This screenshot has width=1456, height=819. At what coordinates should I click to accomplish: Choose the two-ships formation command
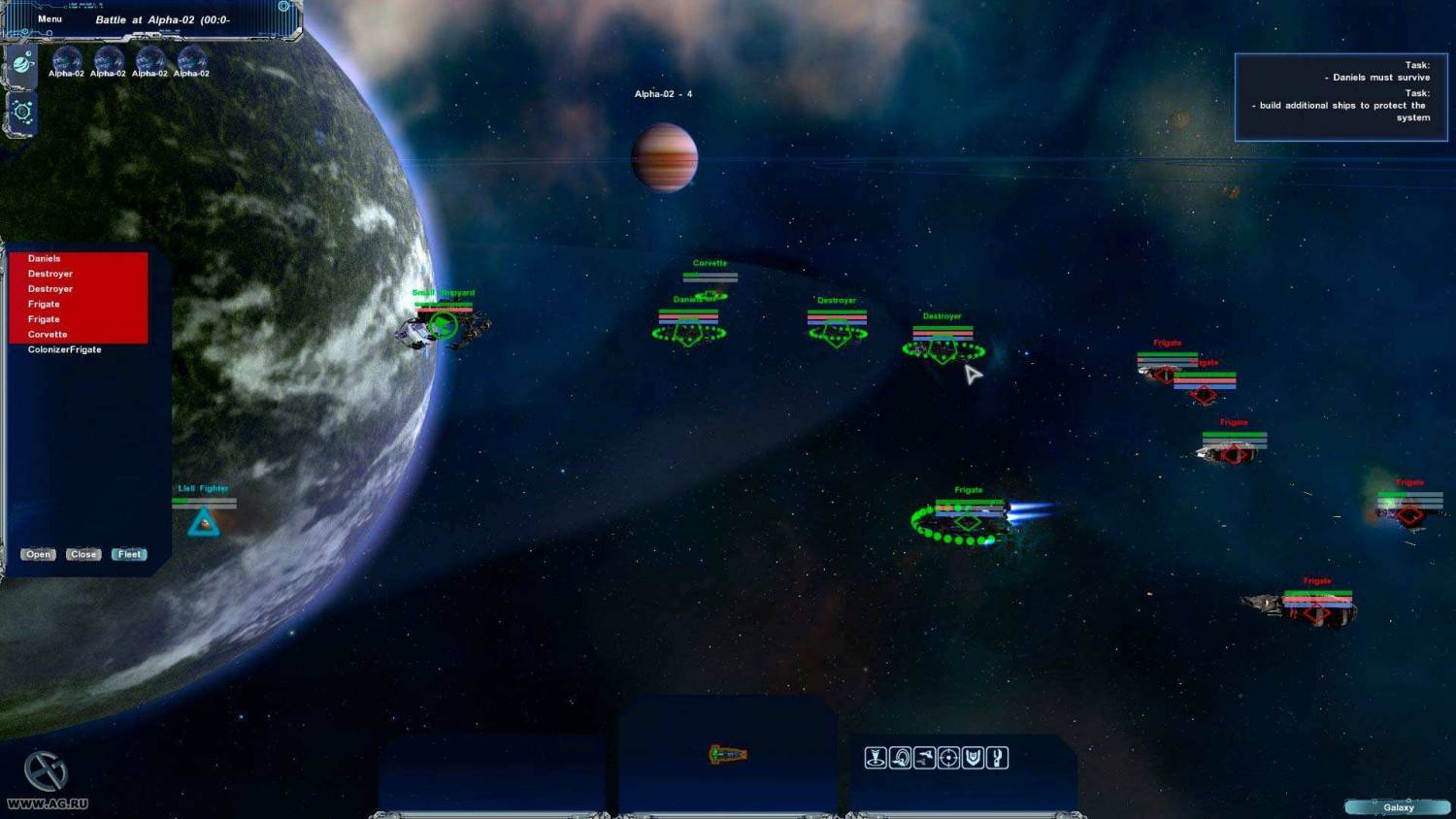pos(924,758)
